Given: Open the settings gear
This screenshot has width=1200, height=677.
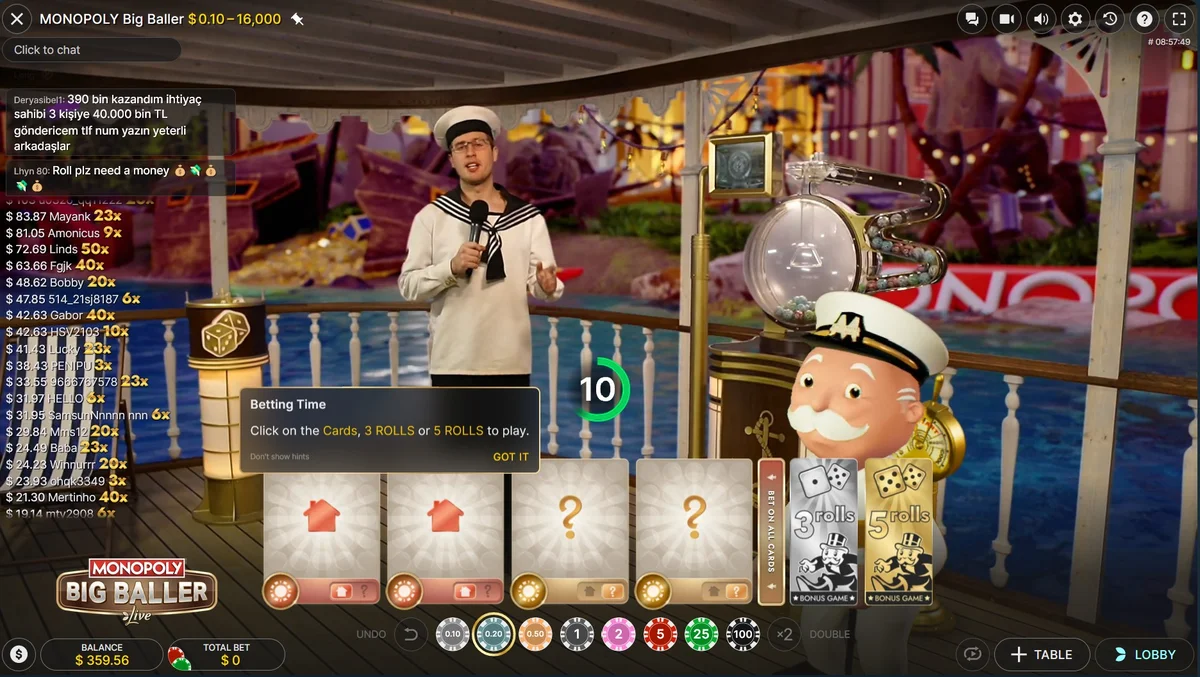Looking at the screenshot, I should click(1075, 19).
